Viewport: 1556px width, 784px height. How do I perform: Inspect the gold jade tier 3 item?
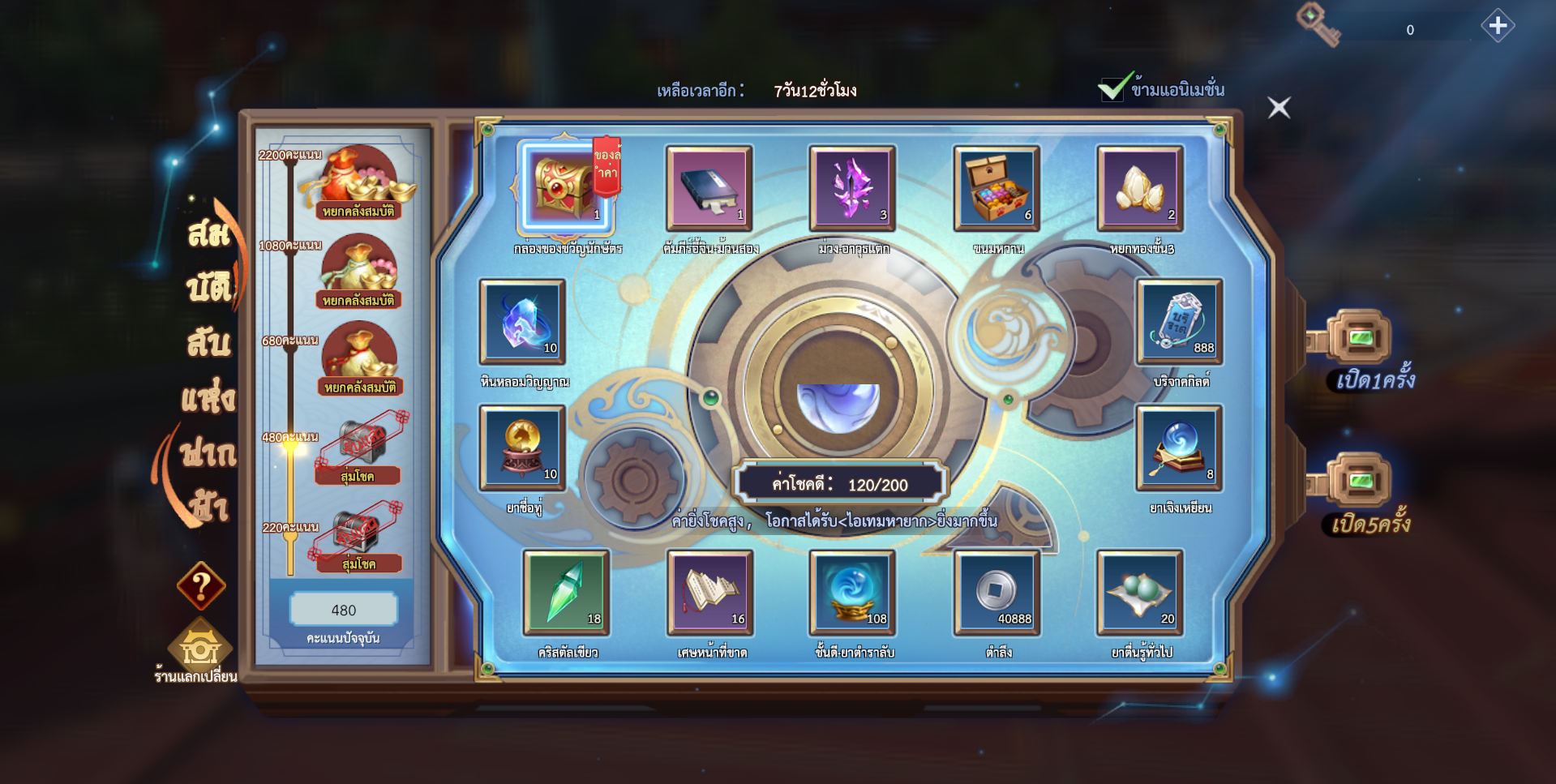pos(1140,187)
